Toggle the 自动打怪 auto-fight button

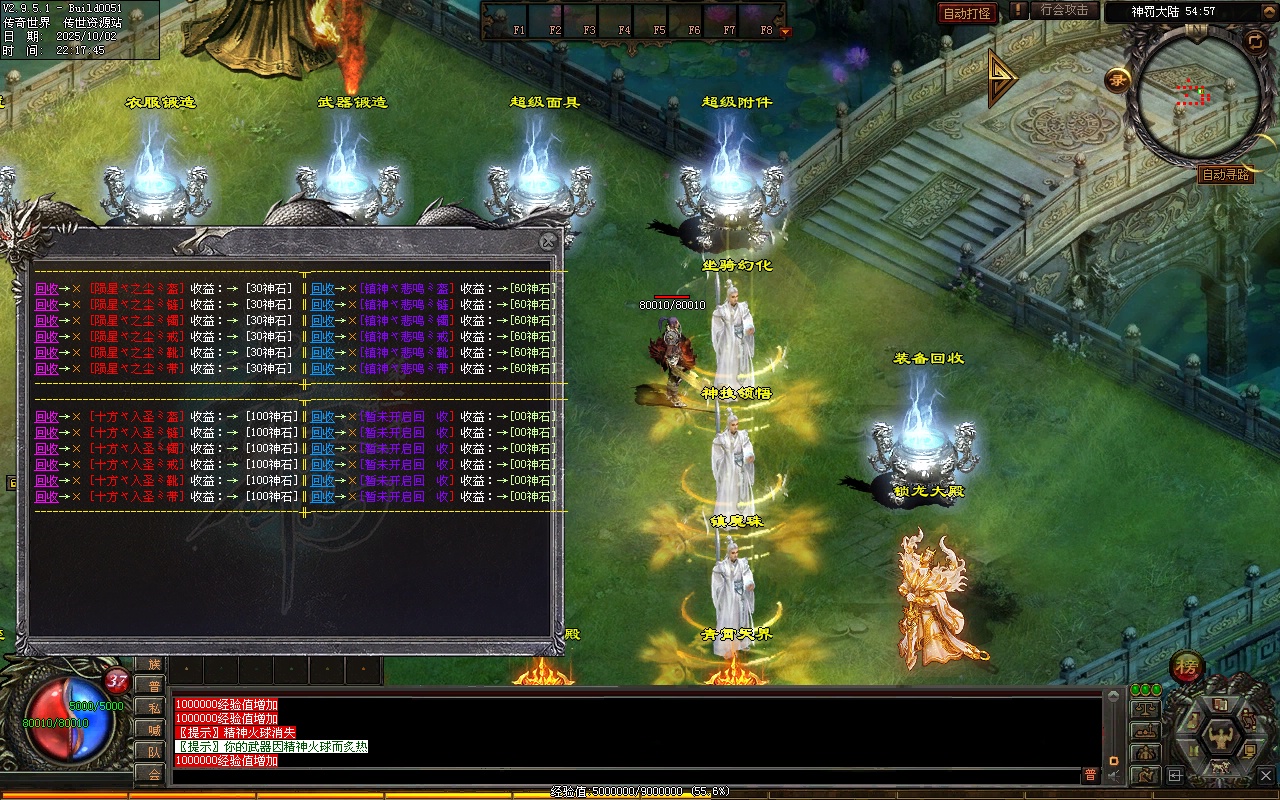click(967, 13)
